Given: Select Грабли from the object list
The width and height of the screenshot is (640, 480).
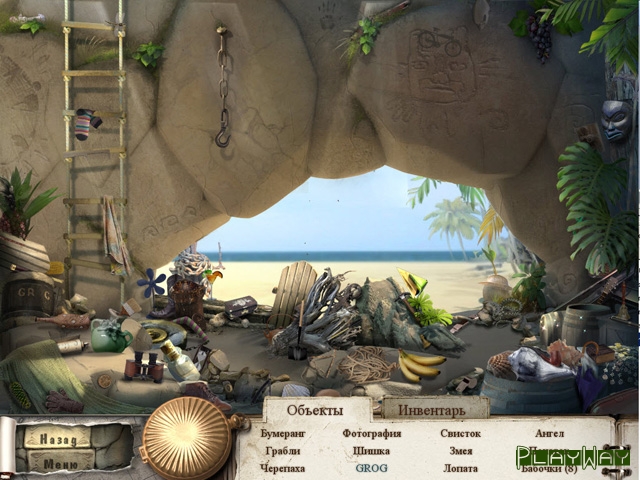Looking at the screenshot, I should 283,451.
